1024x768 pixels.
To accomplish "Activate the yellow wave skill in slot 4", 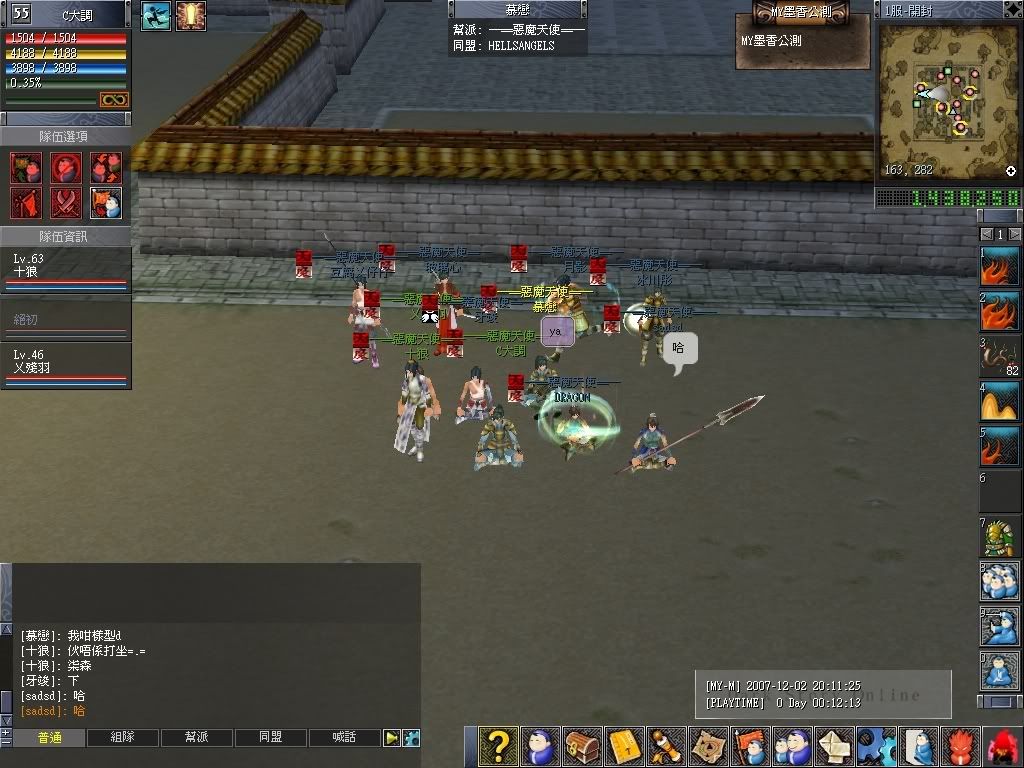I will (x=999, y=402).
